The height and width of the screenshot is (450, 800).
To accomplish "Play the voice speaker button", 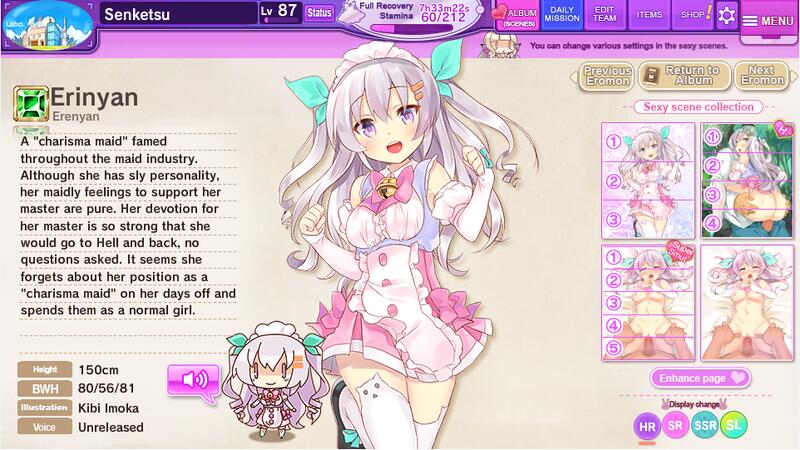I will click(193, 381).
